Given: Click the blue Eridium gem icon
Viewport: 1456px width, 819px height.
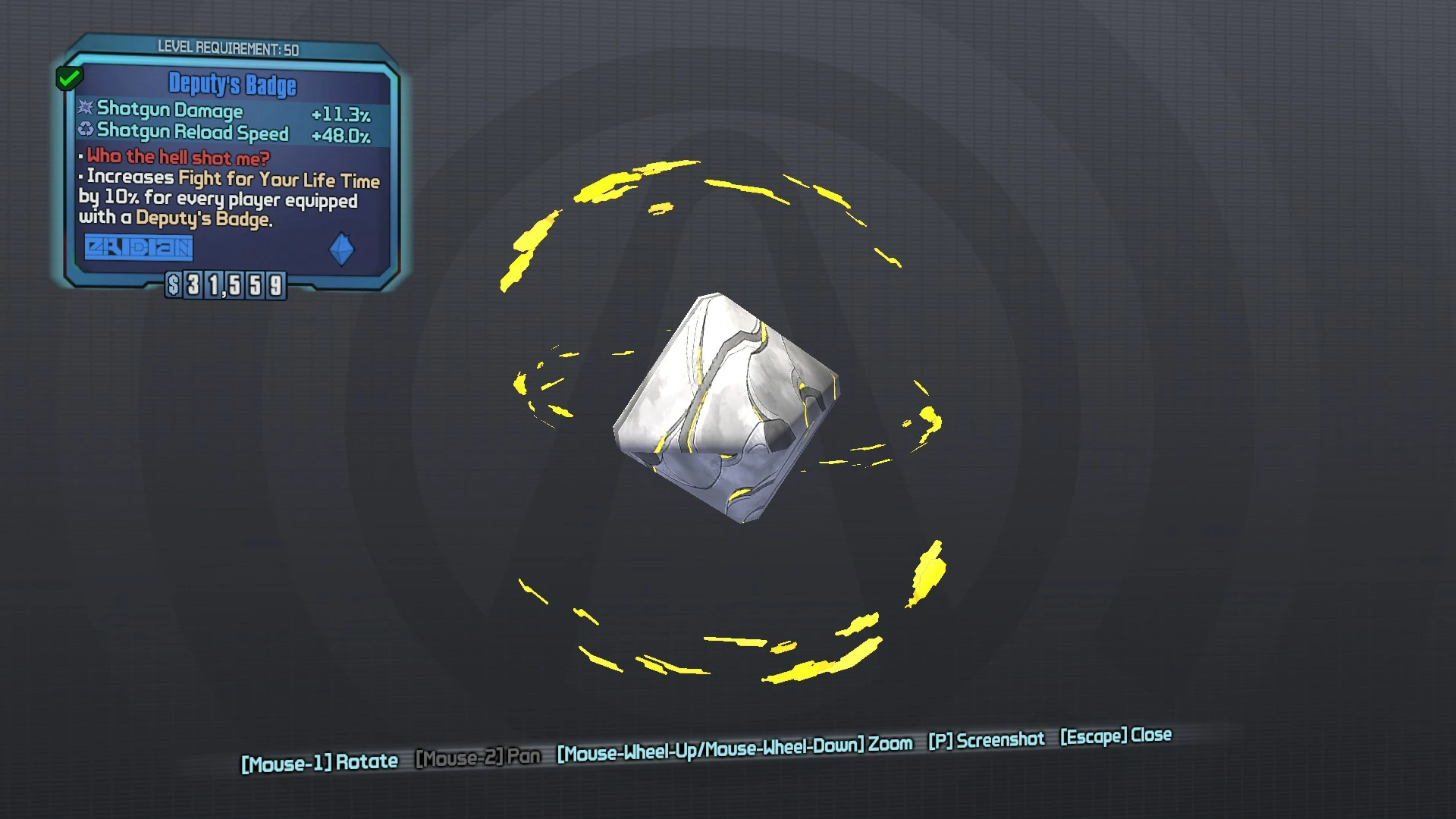Looking at the screenshot, I should point(342,248).
